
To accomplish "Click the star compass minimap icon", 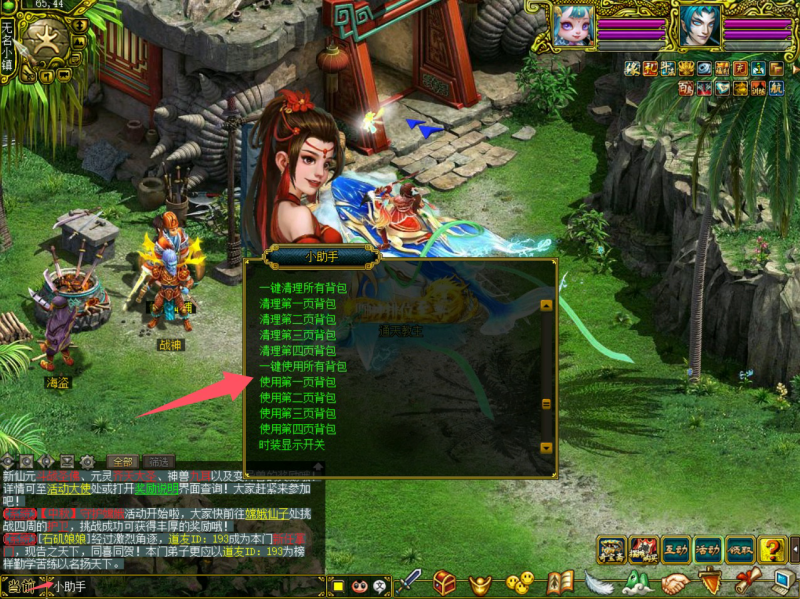I will pos(46,40).
